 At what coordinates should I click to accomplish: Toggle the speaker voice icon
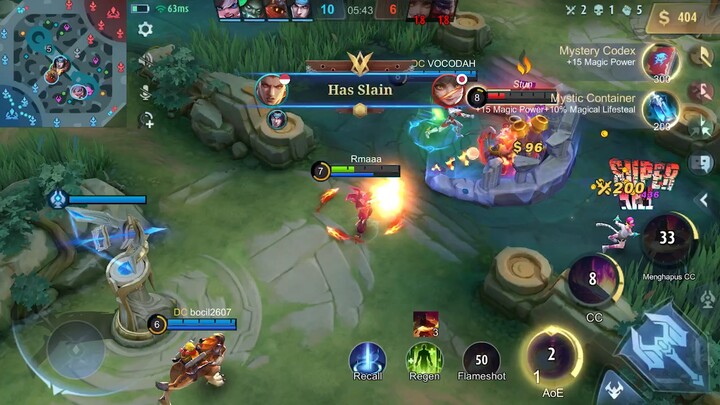146,61
